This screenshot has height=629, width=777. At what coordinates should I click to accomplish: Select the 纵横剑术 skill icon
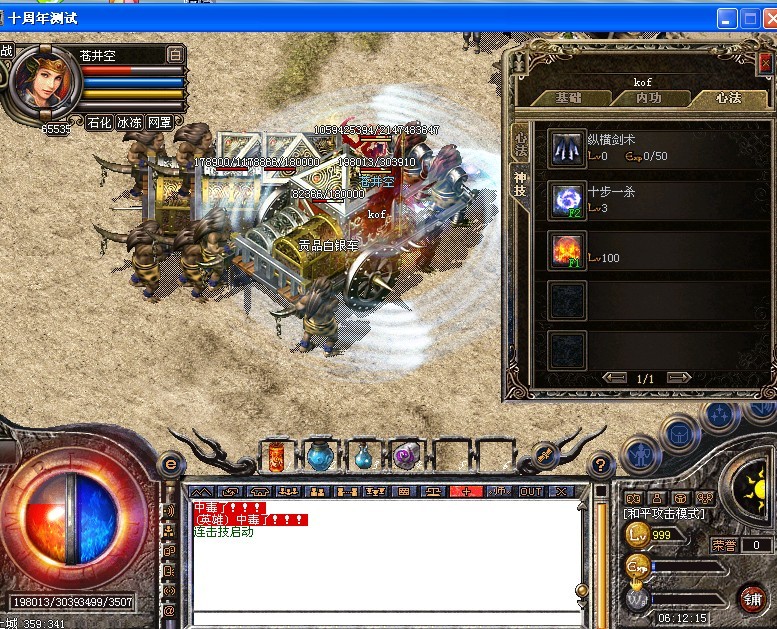point(567,148)
